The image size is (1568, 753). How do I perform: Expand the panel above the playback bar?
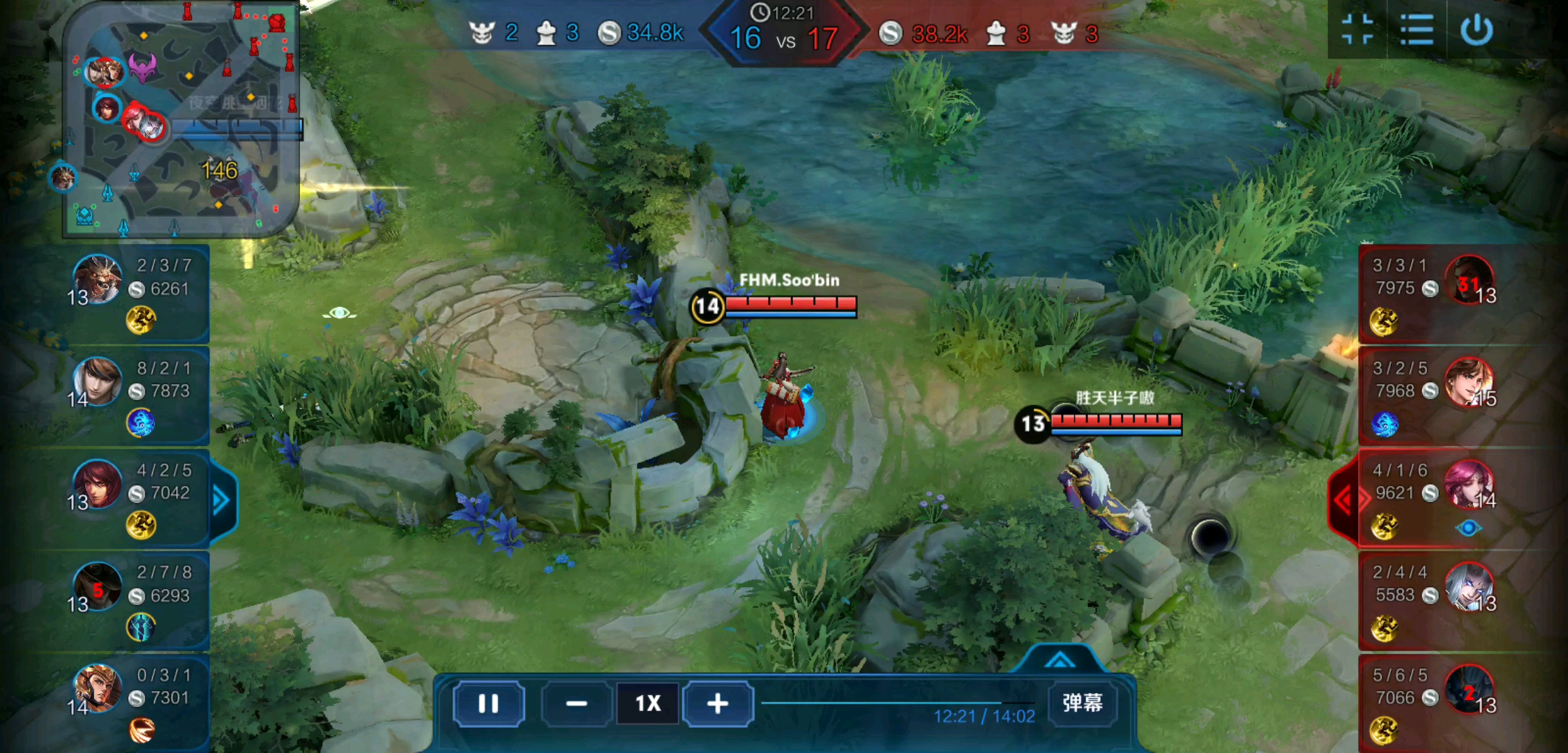[x=1060, y=660]
